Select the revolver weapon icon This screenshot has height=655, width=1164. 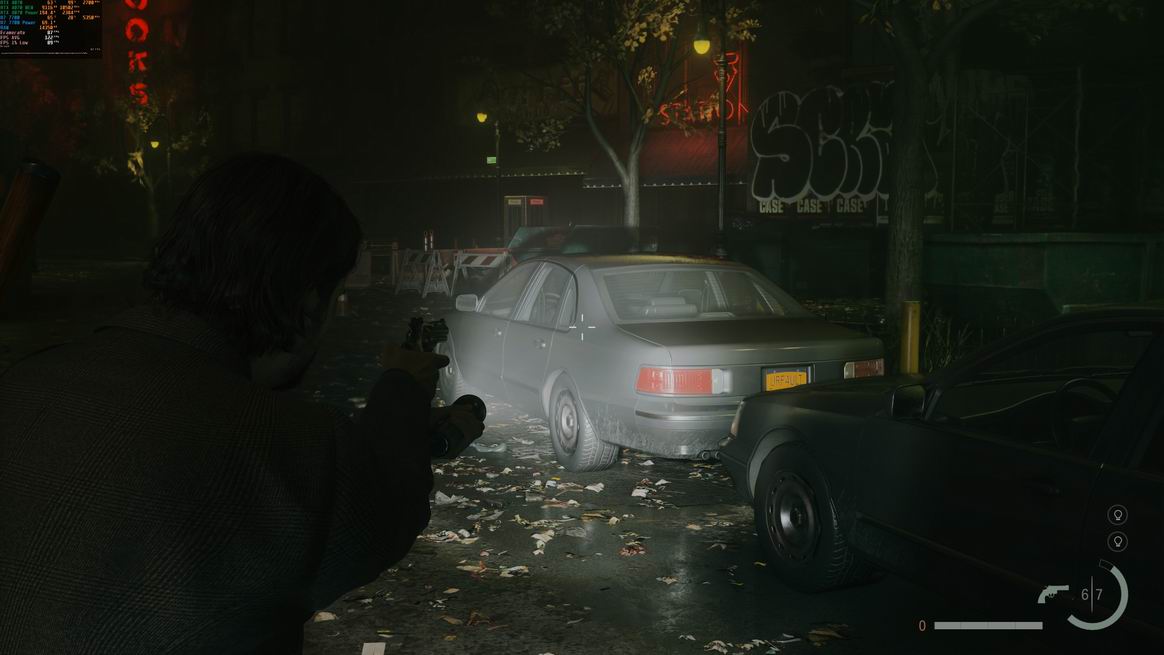pos(1053,594)
